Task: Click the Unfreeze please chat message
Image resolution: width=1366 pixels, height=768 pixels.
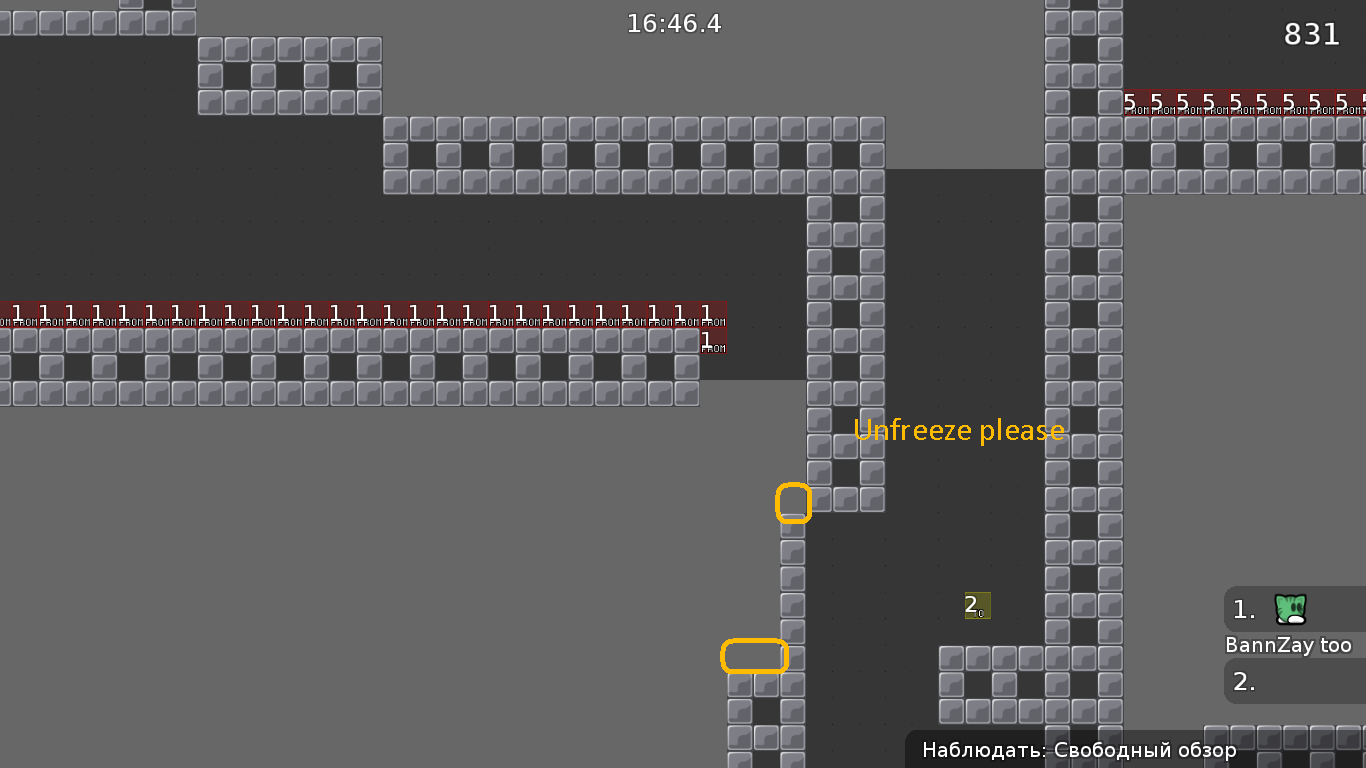Action: (x=958, y=430)
